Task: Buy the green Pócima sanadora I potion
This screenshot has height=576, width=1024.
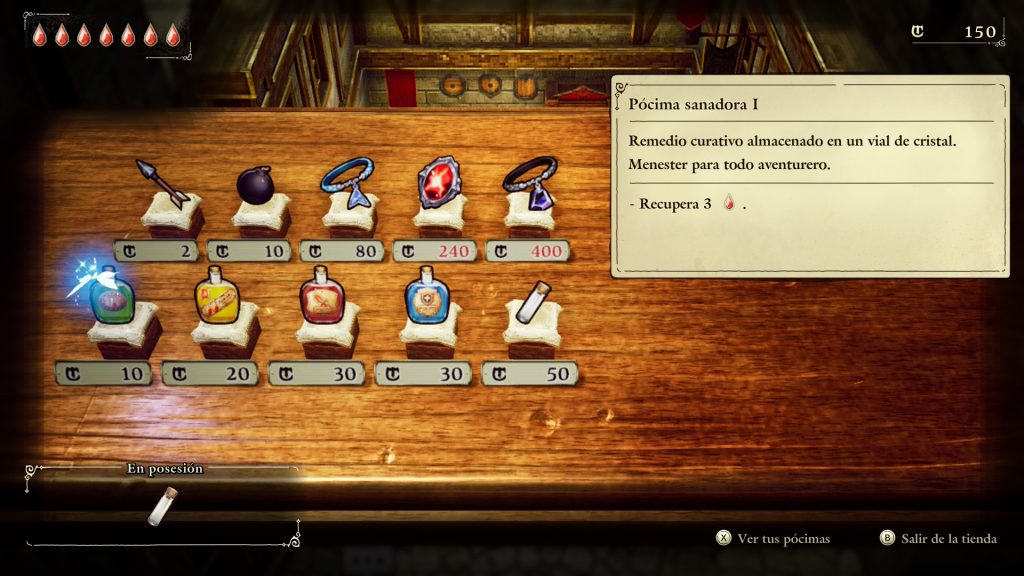Action: 111,300
